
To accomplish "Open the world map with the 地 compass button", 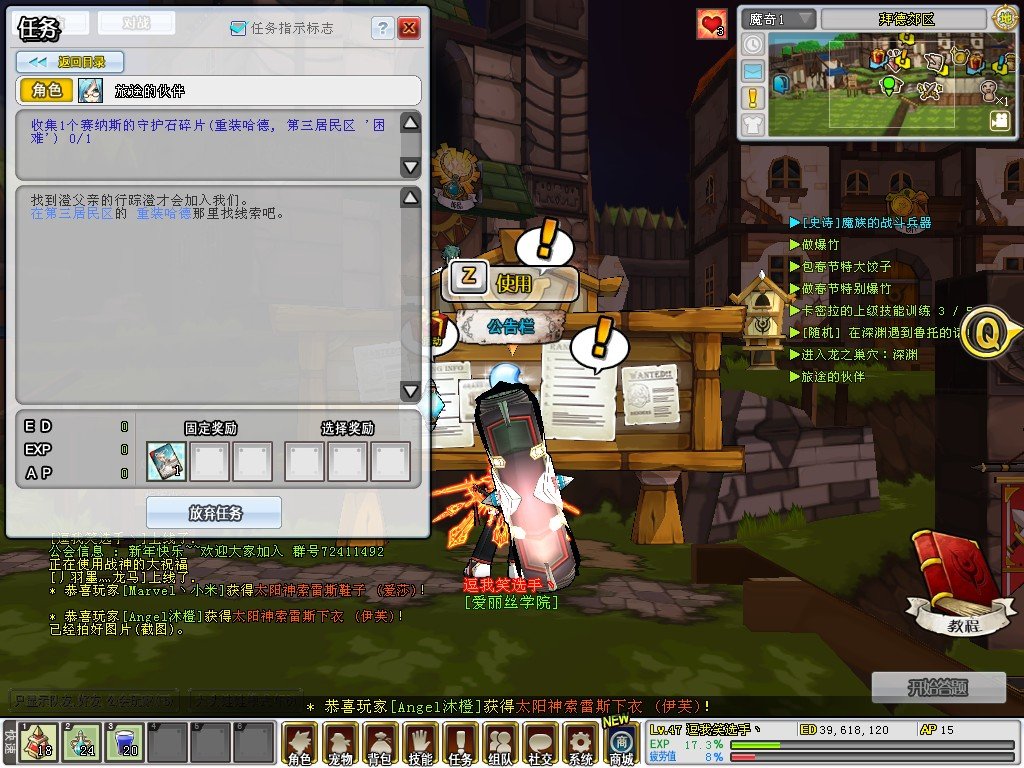I will click(1004, 17).
